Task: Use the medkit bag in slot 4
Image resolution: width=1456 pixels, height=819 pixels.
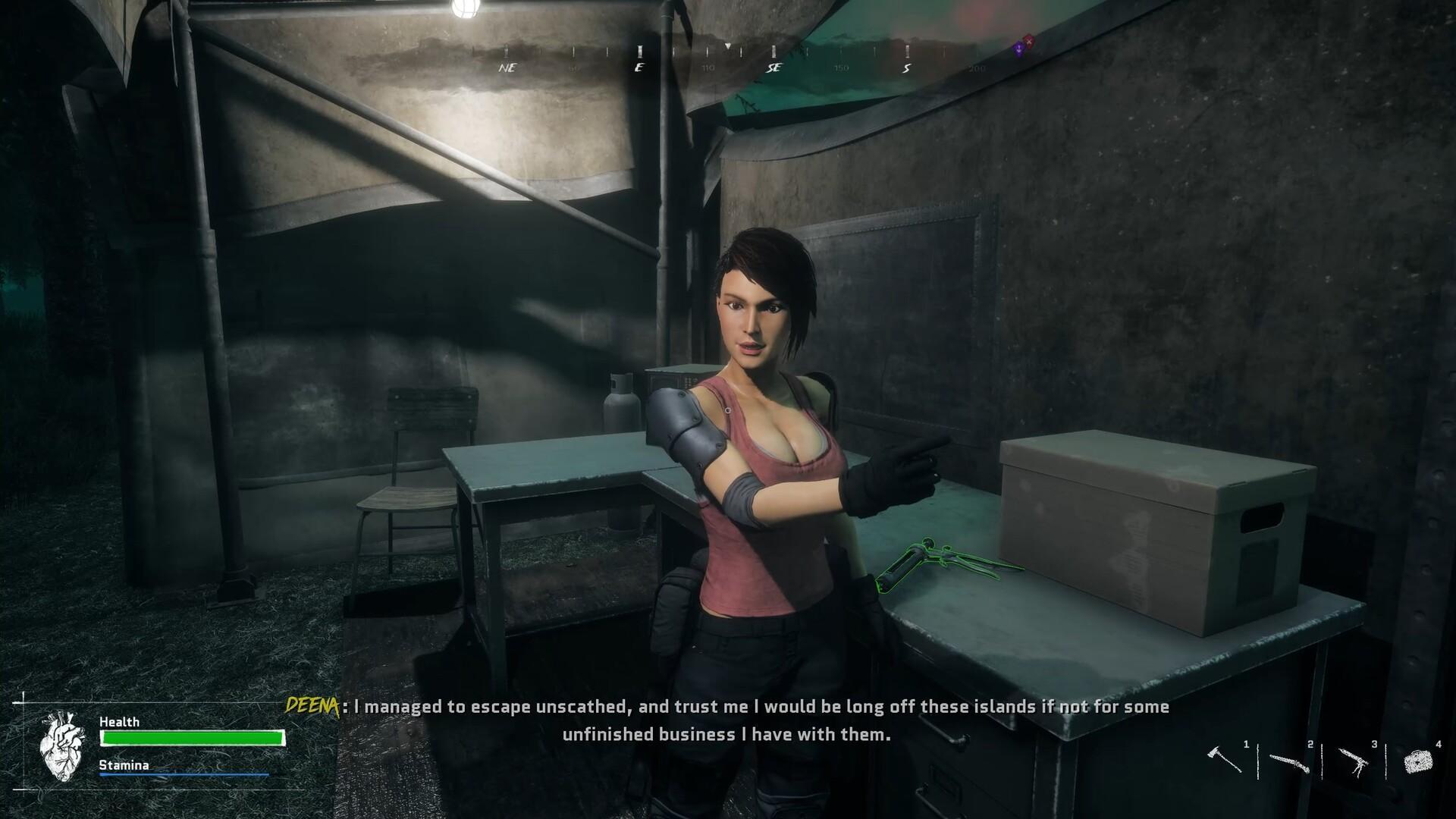Action: [x=1417, y=761]
